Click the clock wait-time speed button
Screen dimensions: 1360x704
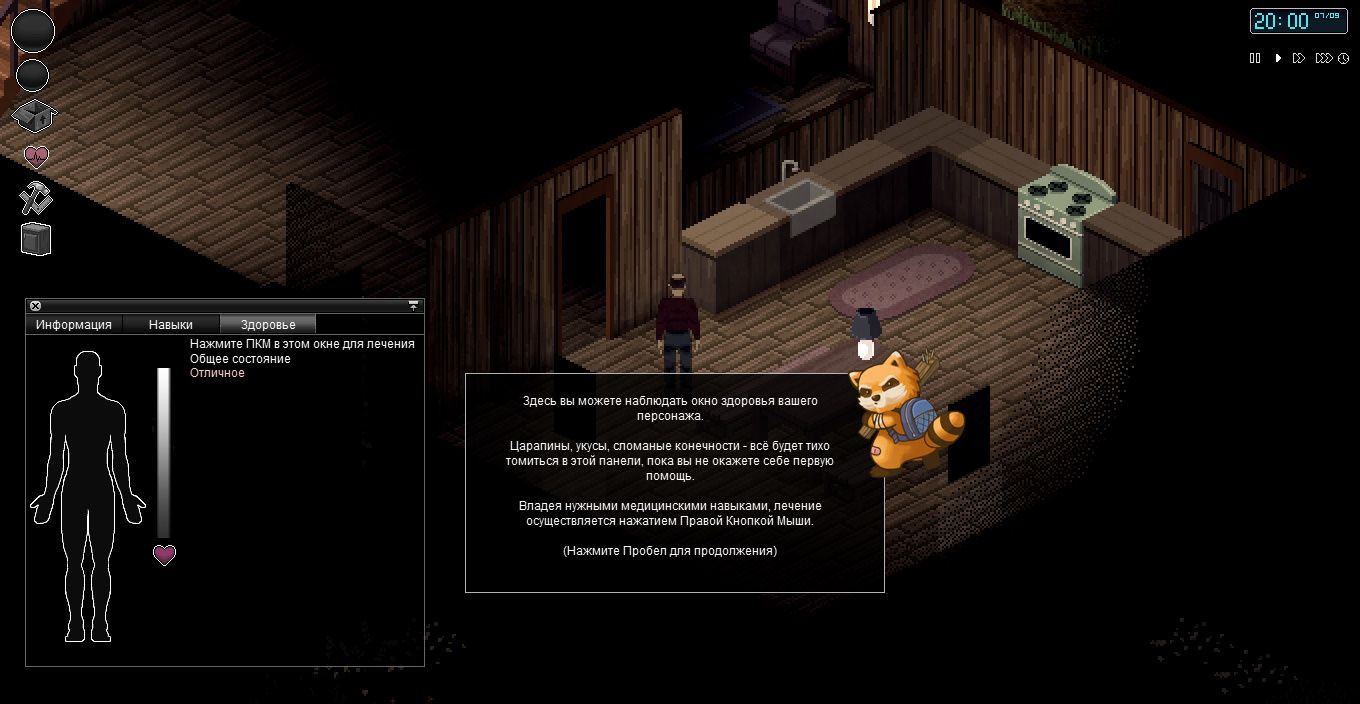(1342, 58)
